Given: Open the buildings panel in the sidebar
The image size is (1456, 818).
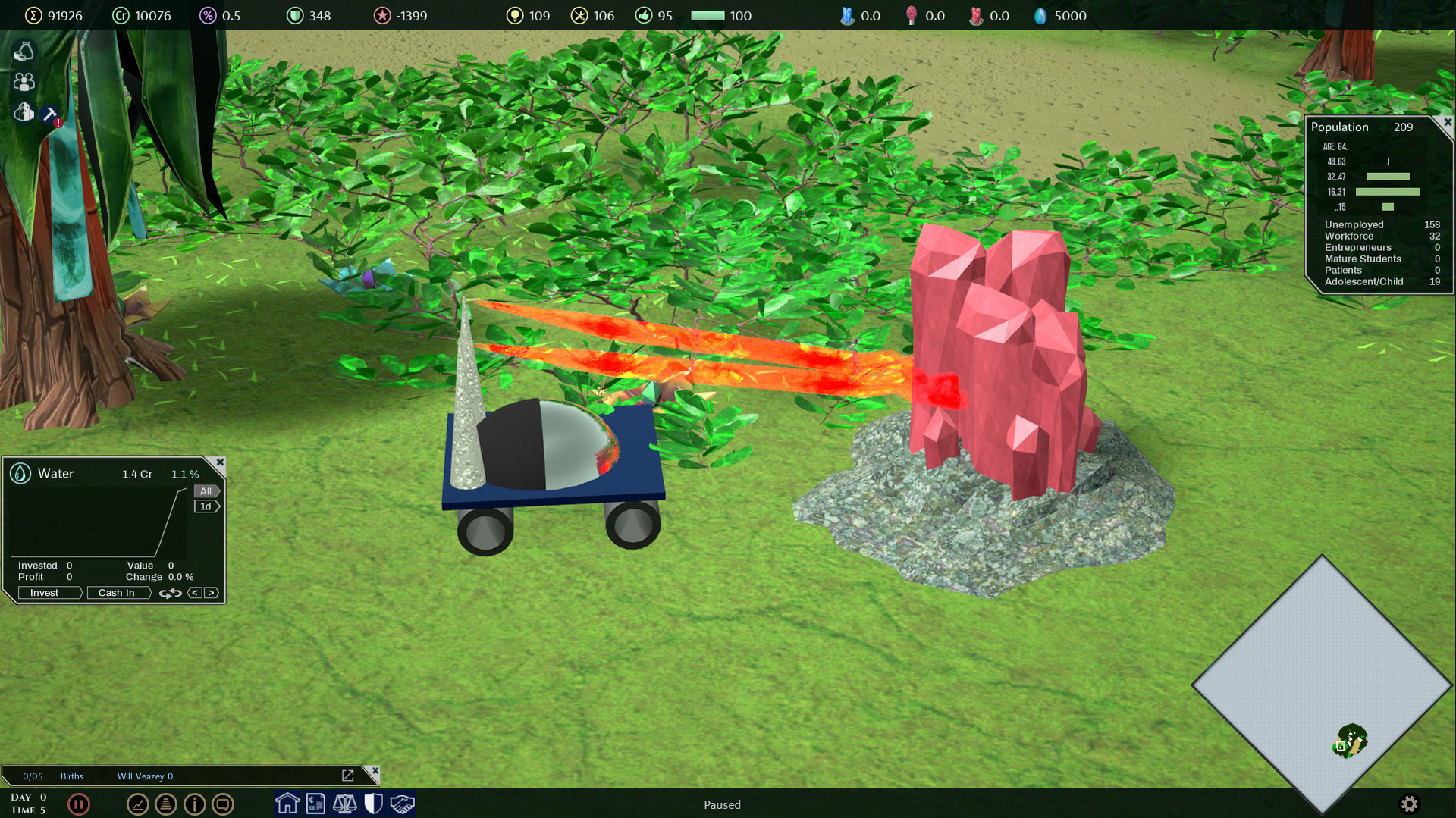Looking at the screenshot, I should click(x=23, y=112).
